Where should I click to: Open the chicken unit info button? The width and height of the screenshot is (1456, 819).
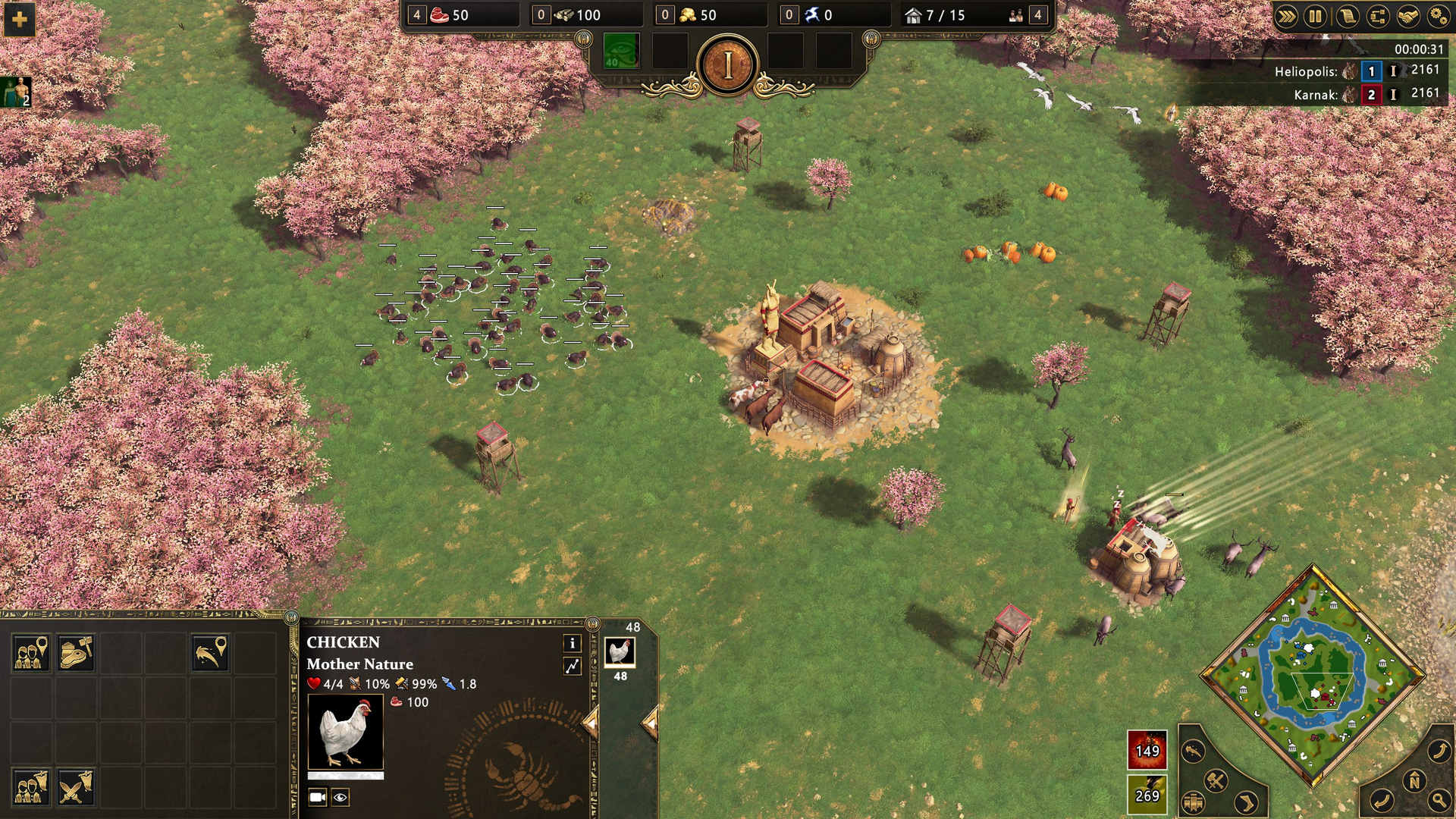tap(572, 643)
